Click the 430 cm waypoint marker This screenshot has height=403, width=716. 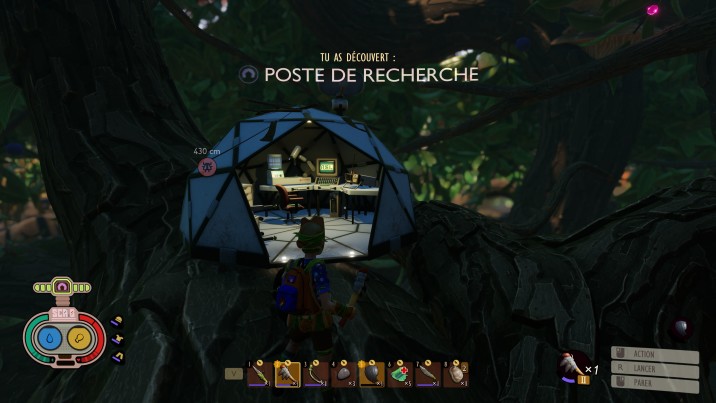pos(207,164)
